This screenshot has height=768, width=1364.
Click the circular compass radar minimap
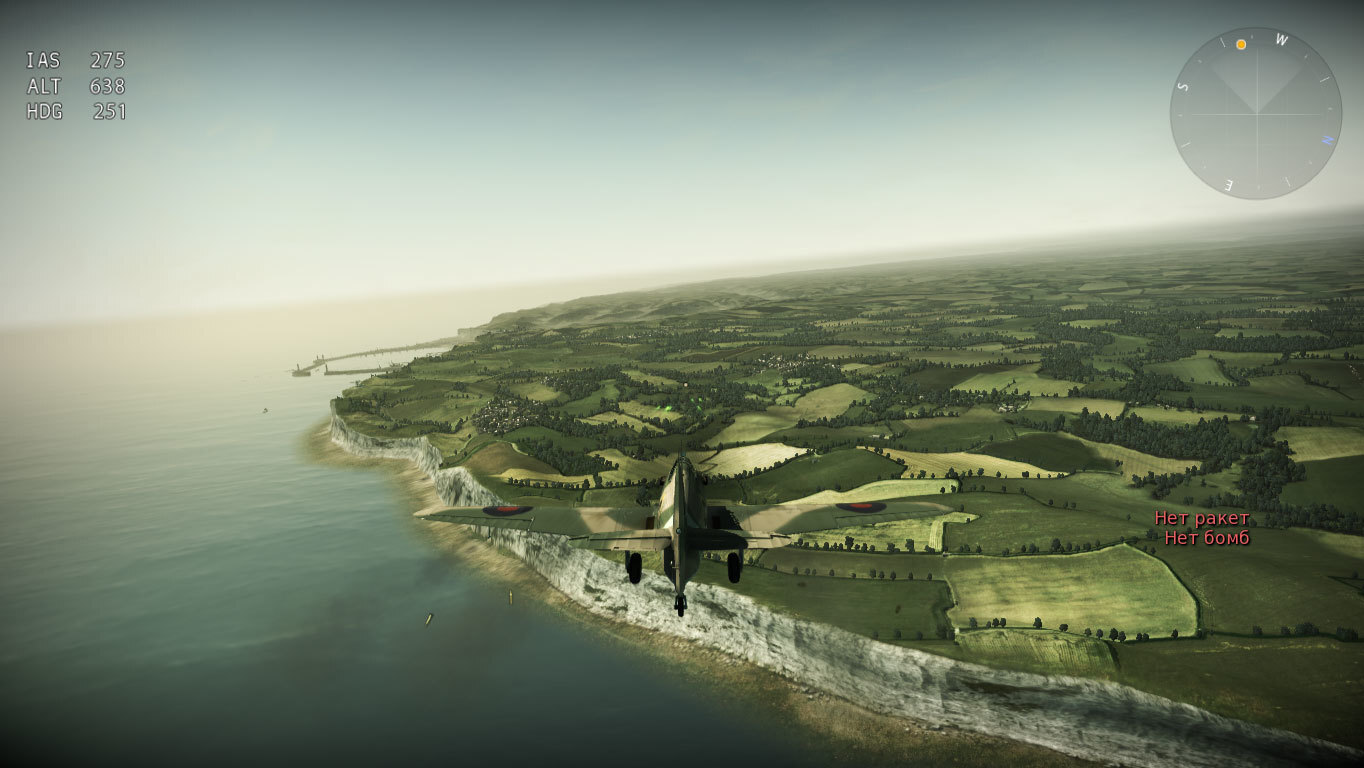1255,113
